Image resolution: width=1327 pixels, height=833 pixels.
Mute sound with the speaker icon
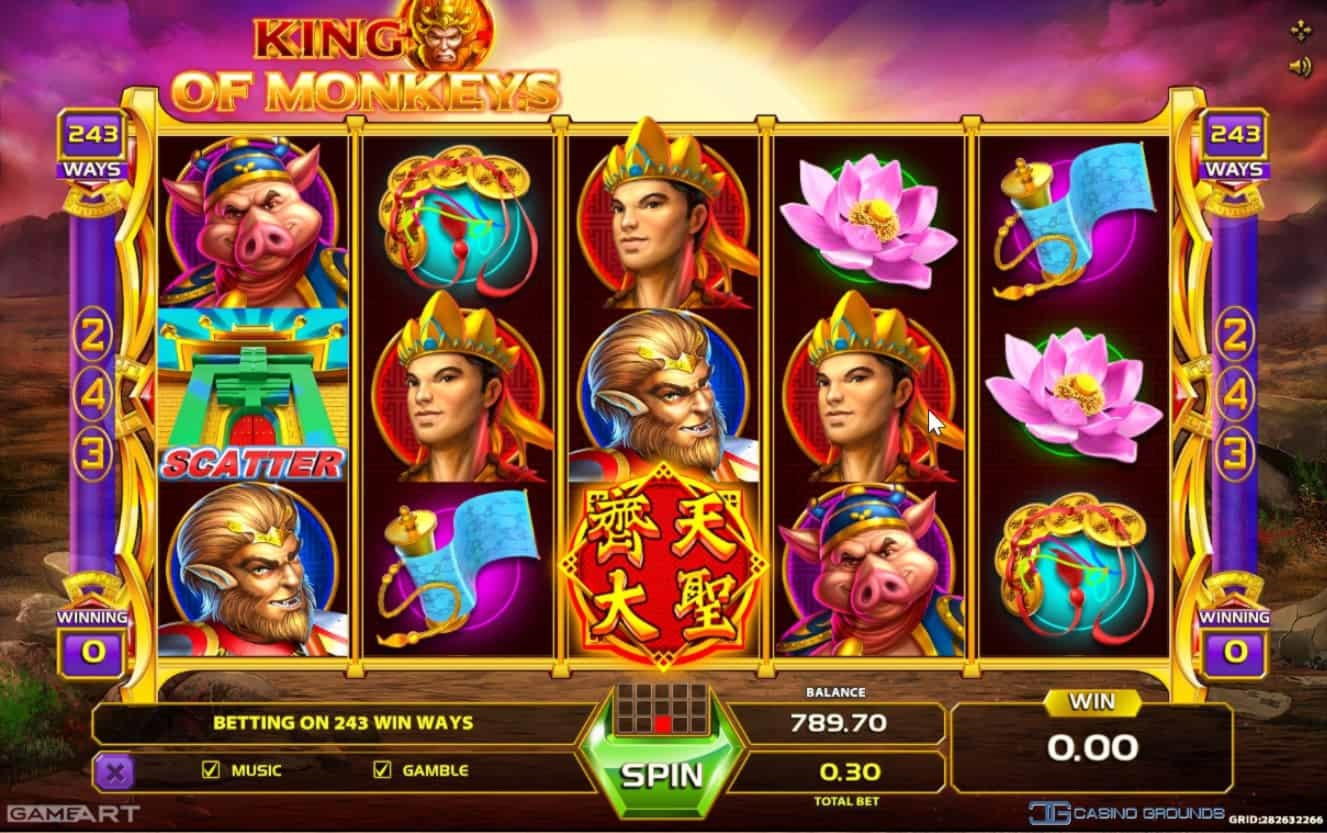coord(1300,67)
